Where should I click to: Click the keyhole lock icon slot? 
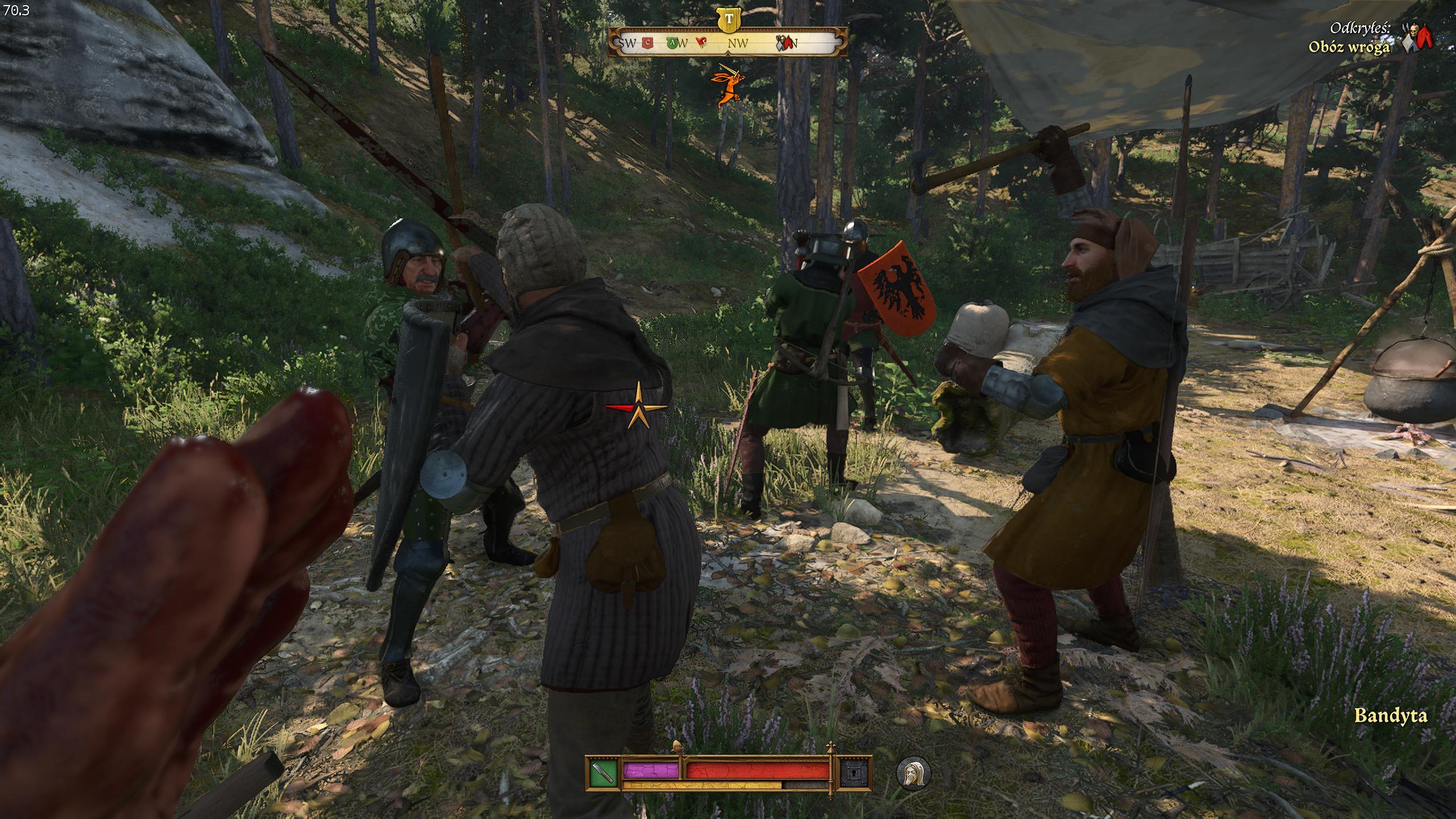(855, 772)
